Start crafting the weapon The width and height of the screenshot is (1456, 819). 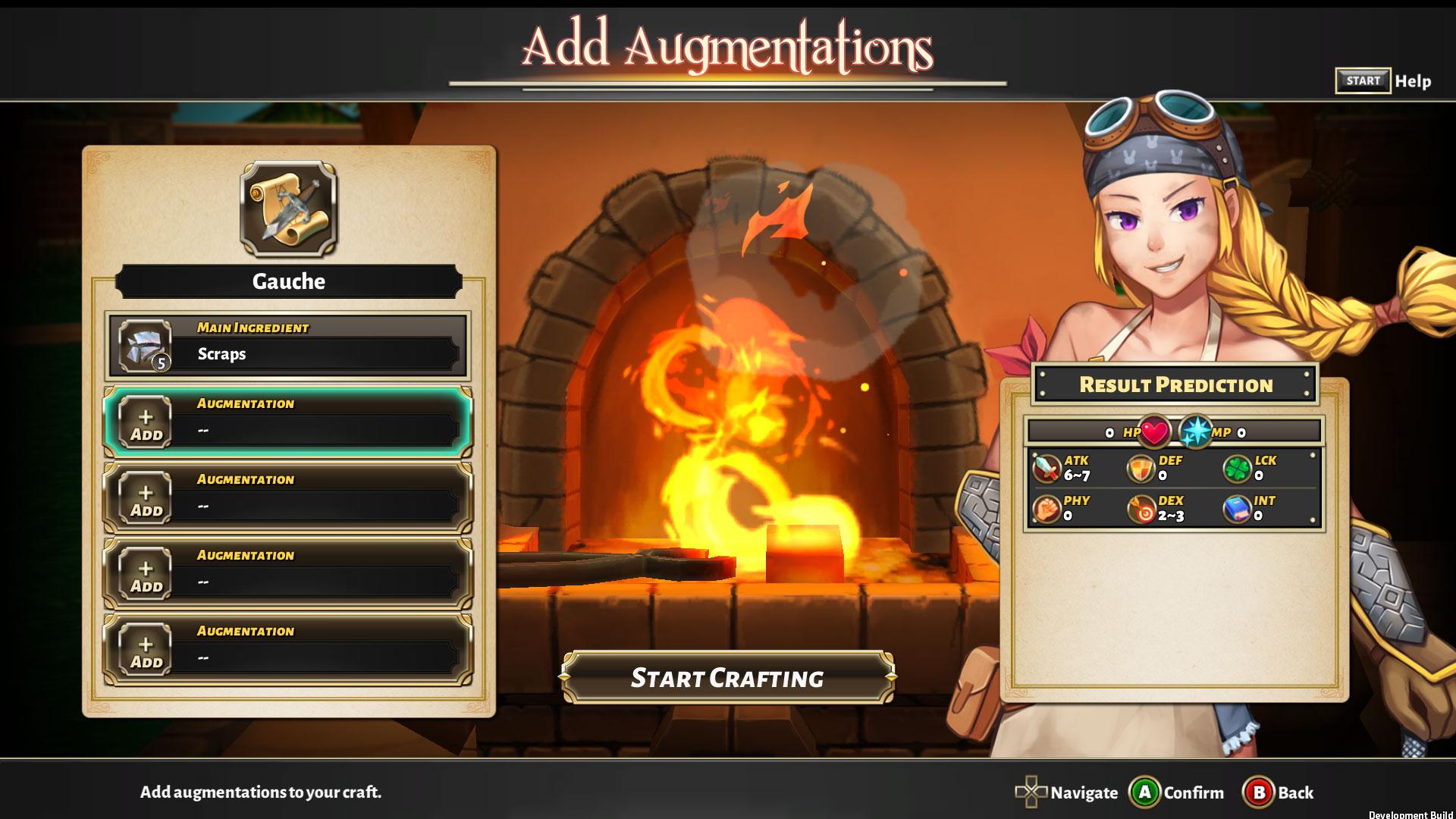[x=726, y=677]
